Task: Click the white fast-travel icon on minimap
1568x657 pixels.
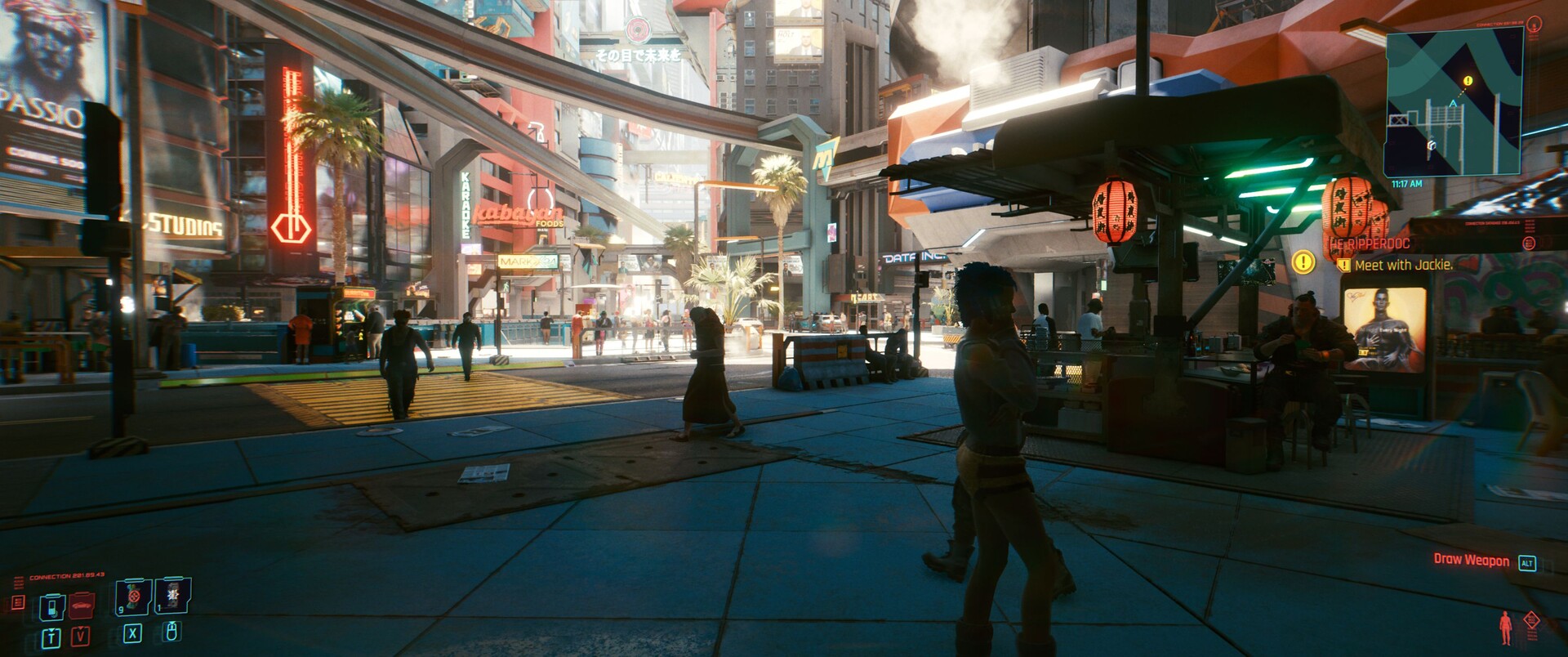Action: click(1432, 145)
